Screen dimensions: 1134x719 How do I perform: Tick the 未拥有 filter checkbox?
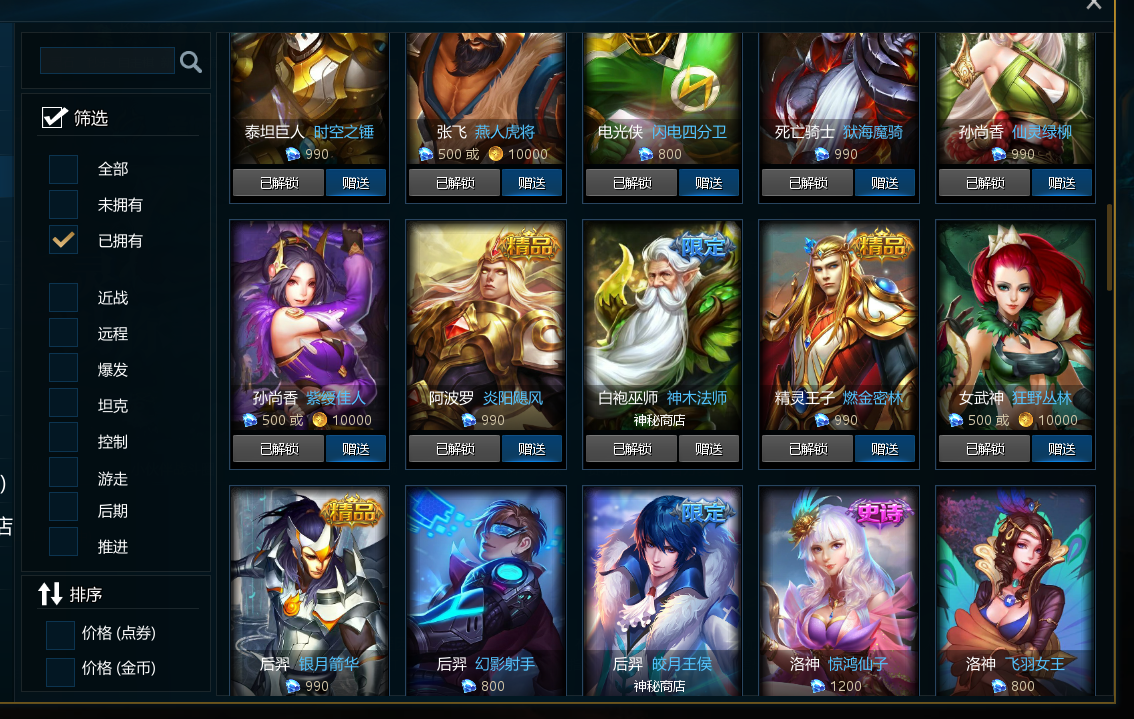tap(64, 205)
